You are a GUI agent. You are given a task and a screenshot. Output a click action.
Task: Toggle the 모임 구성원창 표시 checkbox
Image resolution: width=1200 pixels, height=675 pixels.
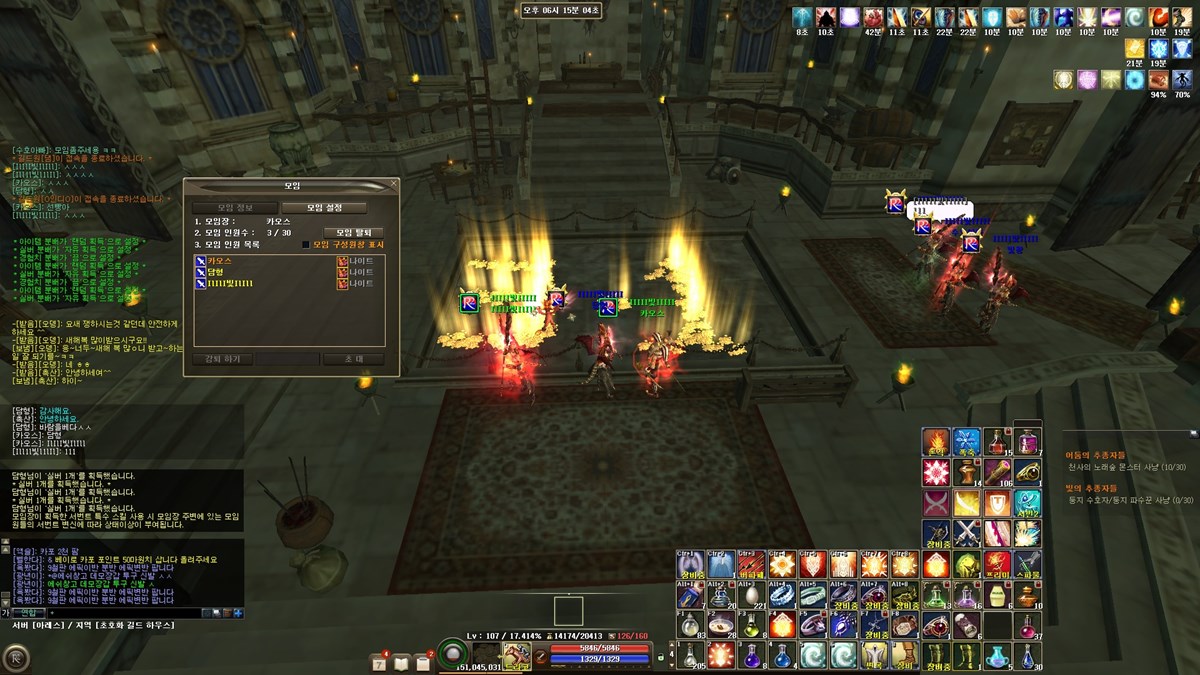coord(306,244)
